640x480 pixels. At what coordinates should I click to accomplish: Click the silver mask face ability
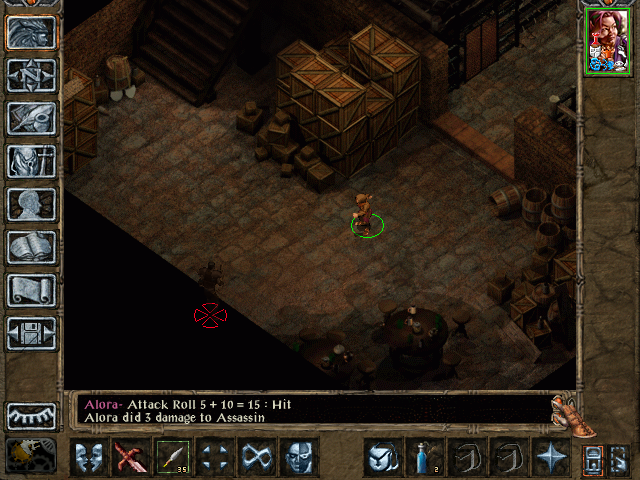(x=299, y=458)
